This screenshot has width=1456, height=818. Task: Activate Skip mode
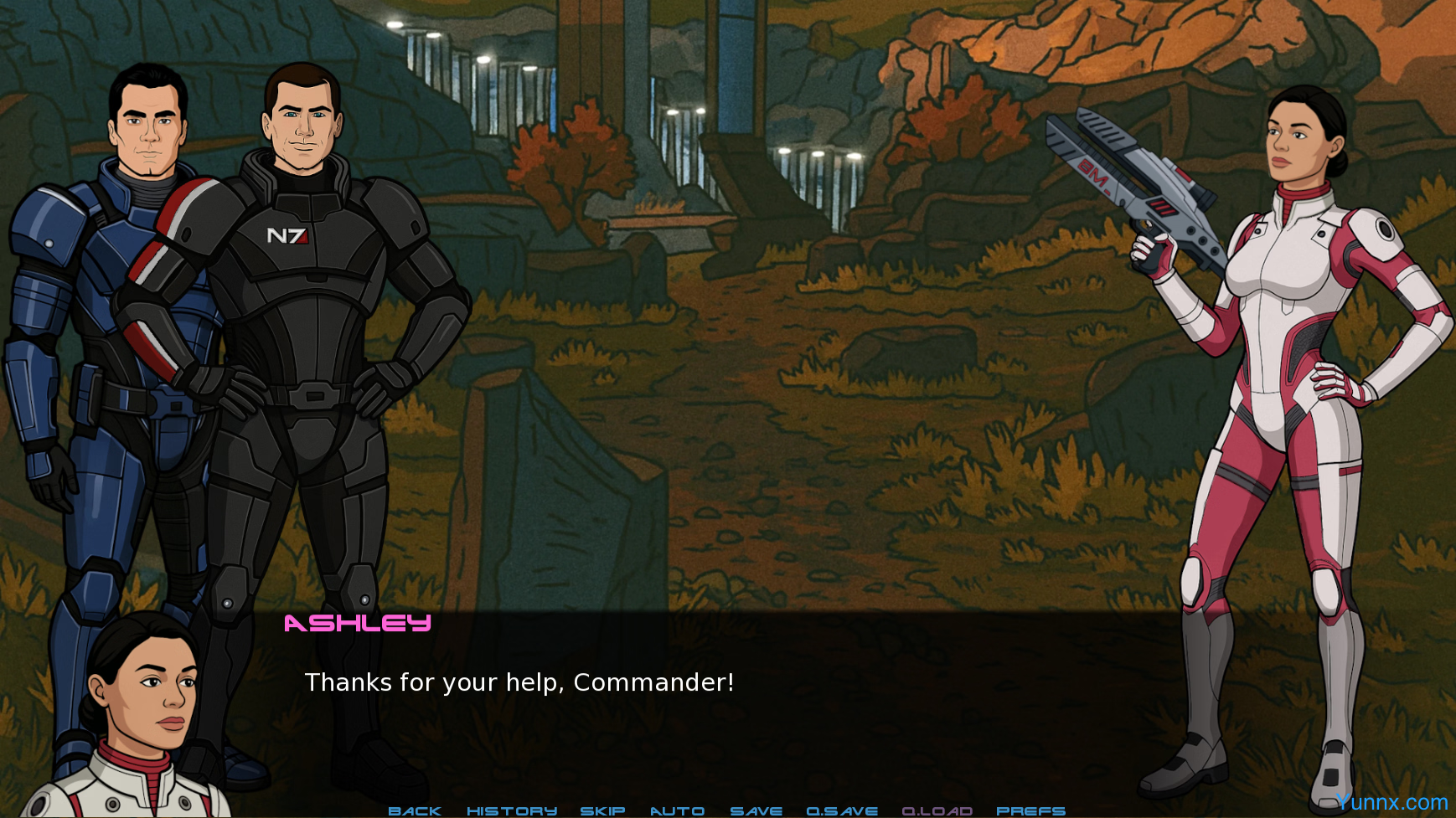pyautogui.click(x=602, y=810)
